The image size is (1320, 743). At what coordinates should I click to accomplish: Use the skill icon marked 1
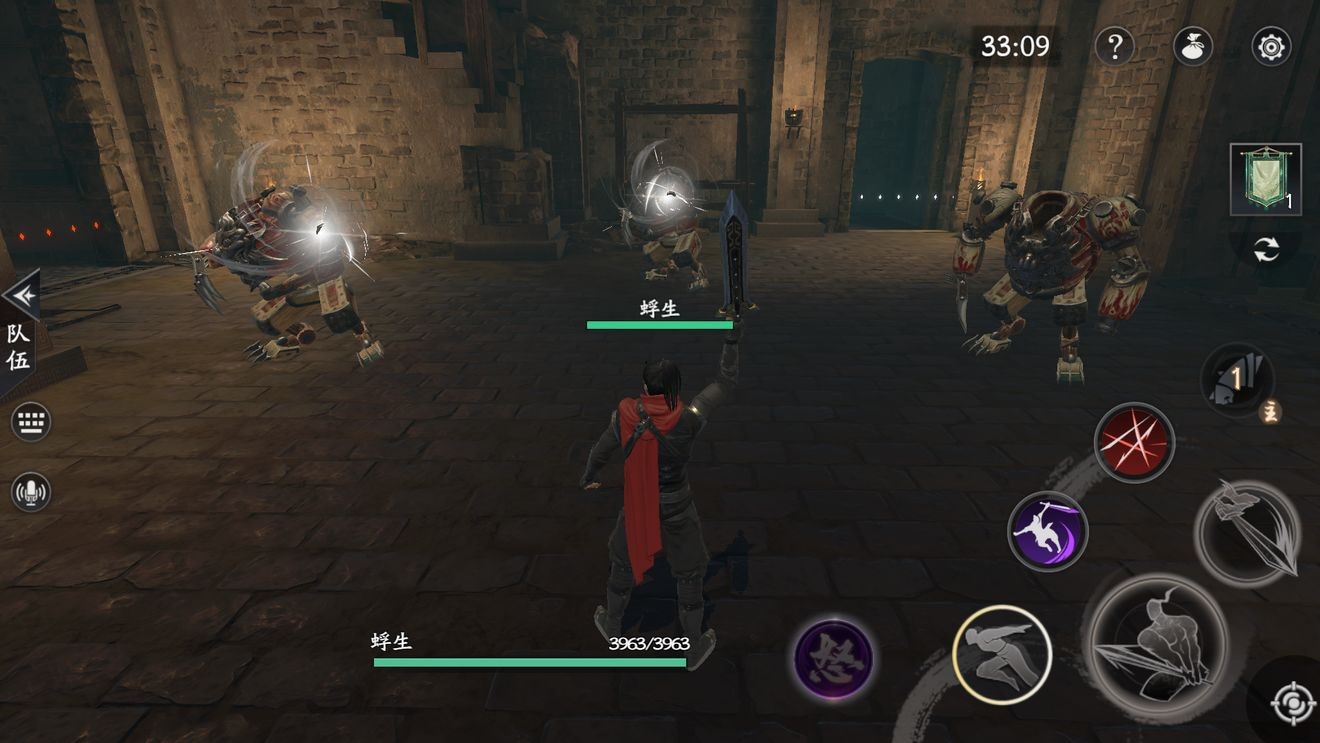1237,380
